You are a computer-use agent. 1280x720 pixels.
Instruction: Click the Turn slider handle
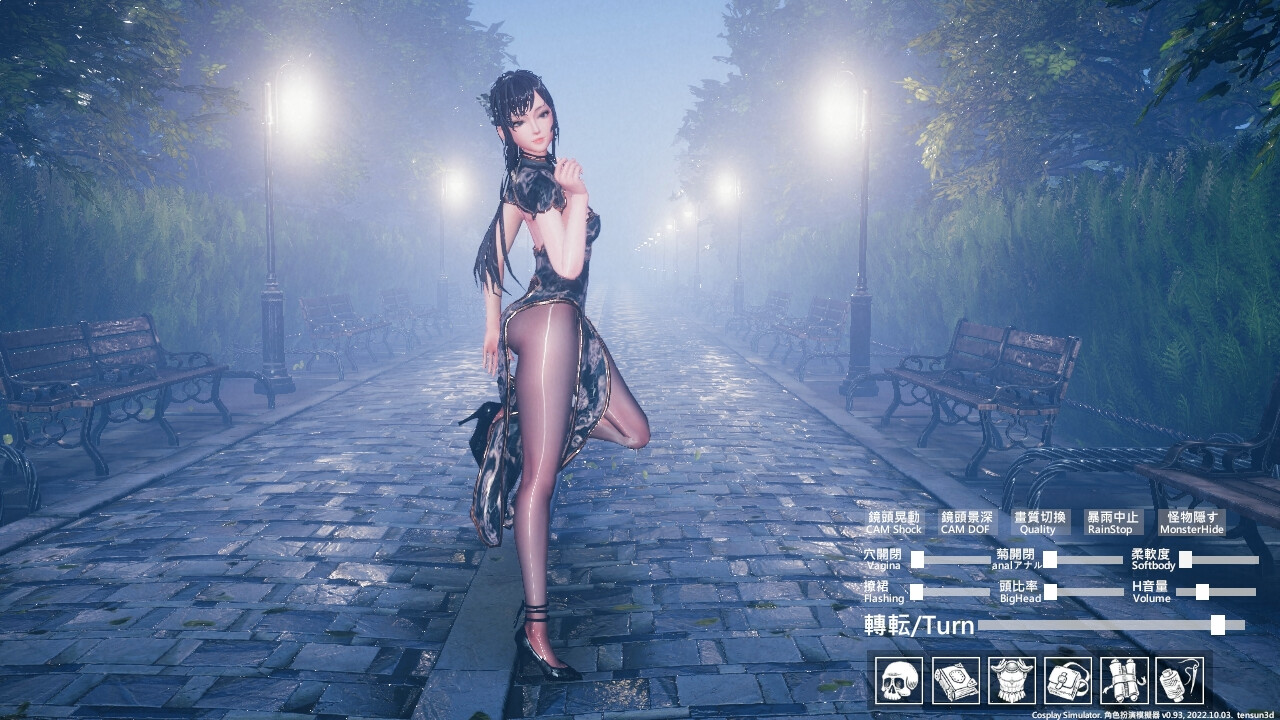(x=1217, y=625)
